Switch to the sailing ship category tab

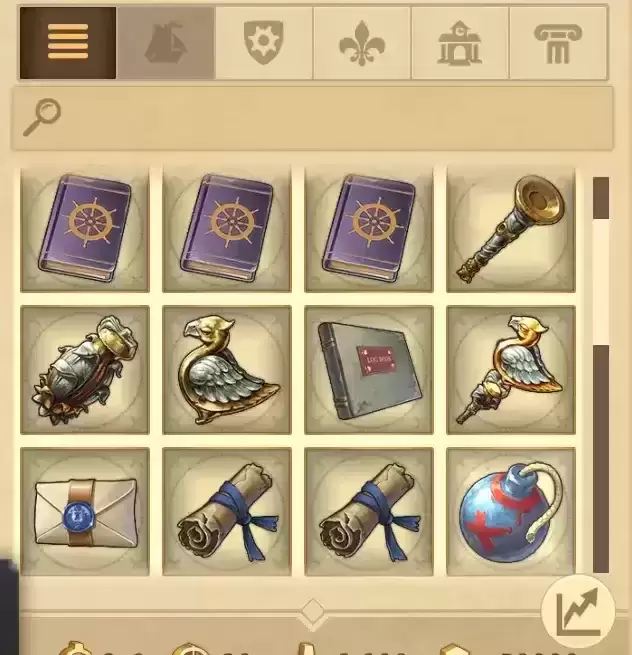pos(165,43)
